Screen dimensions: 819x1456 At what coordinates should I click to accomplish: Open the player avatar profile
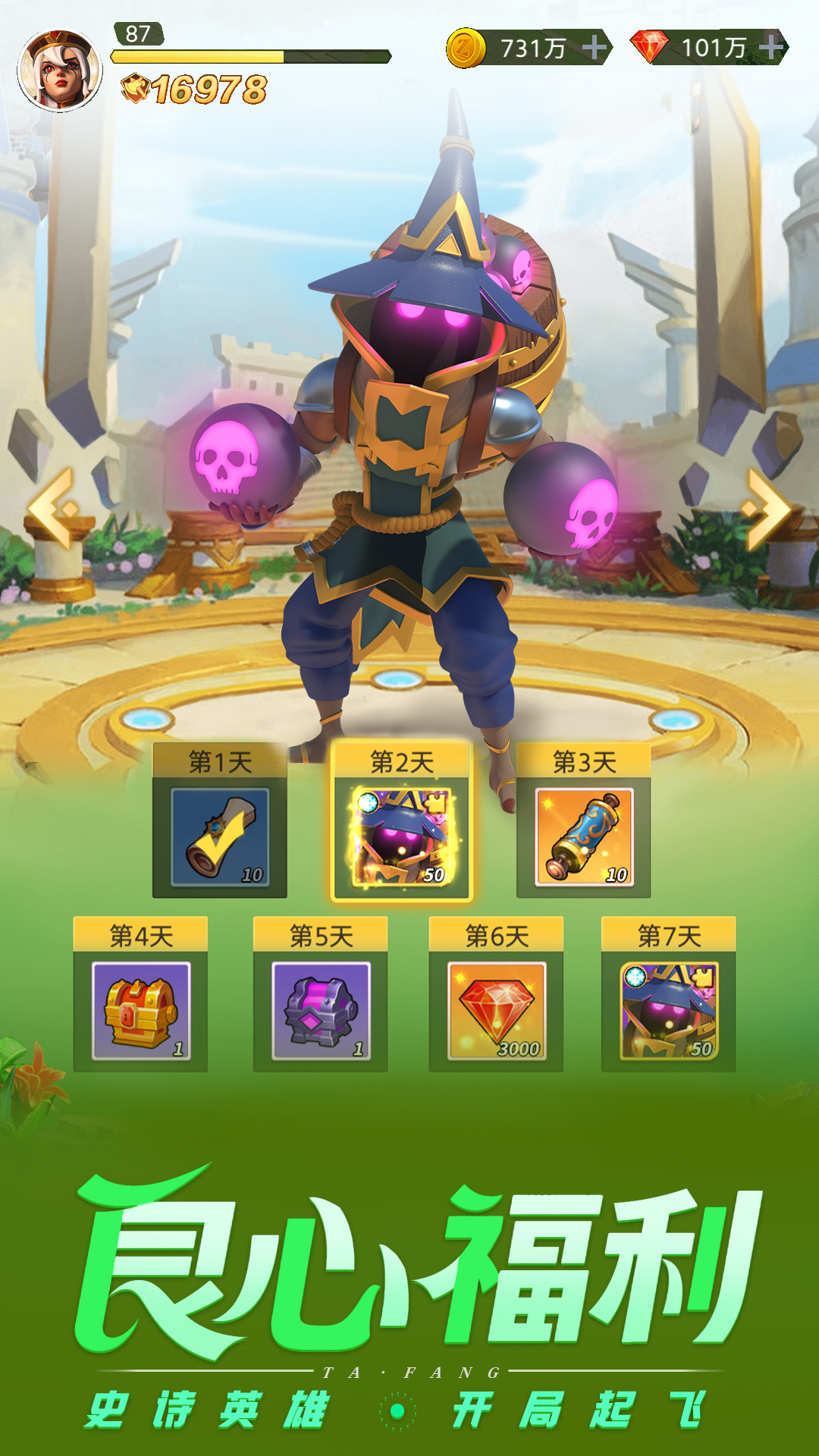coord(60,71)
